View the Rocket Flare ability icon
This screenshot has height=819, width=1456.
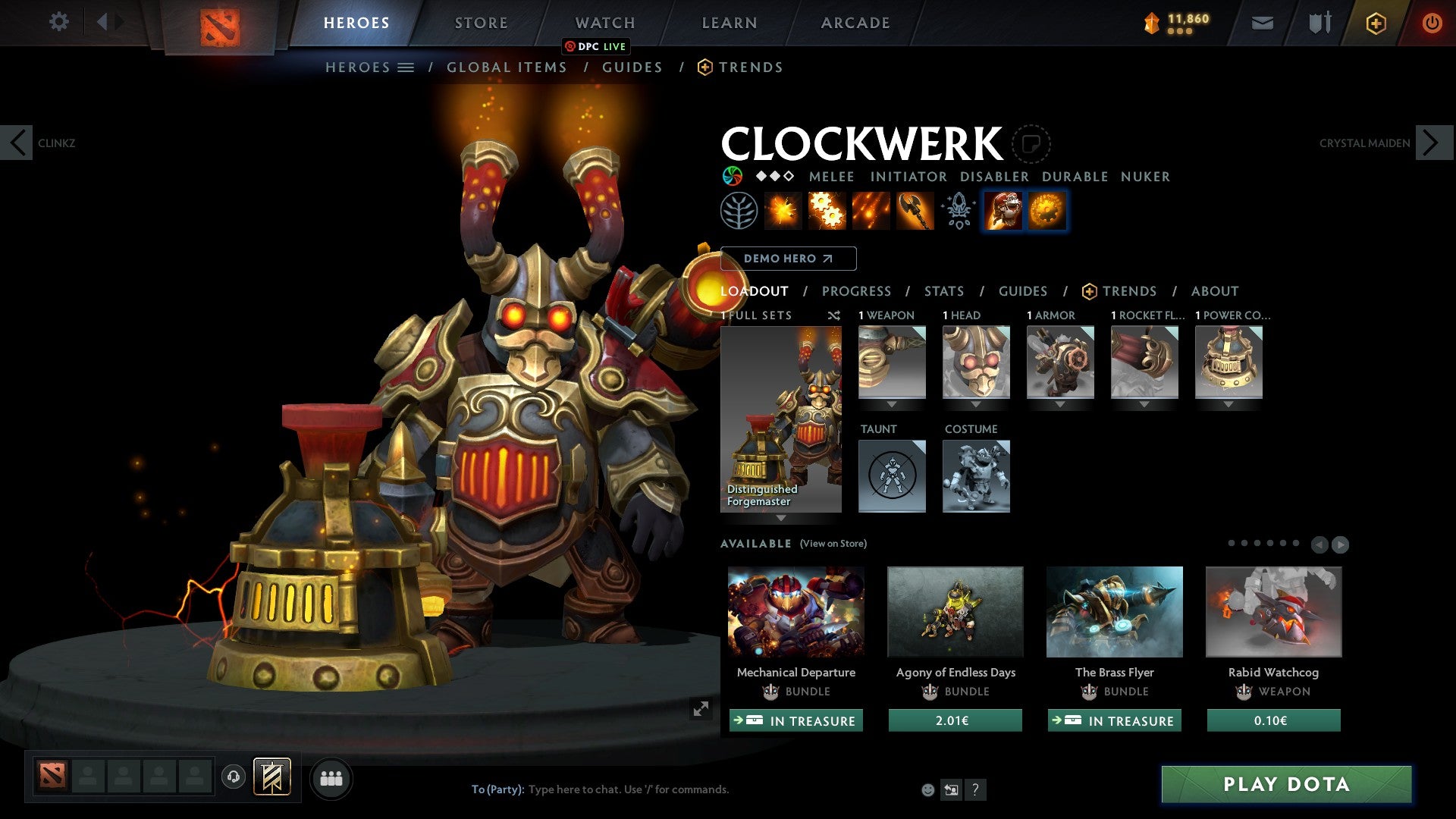pos(871,211)
